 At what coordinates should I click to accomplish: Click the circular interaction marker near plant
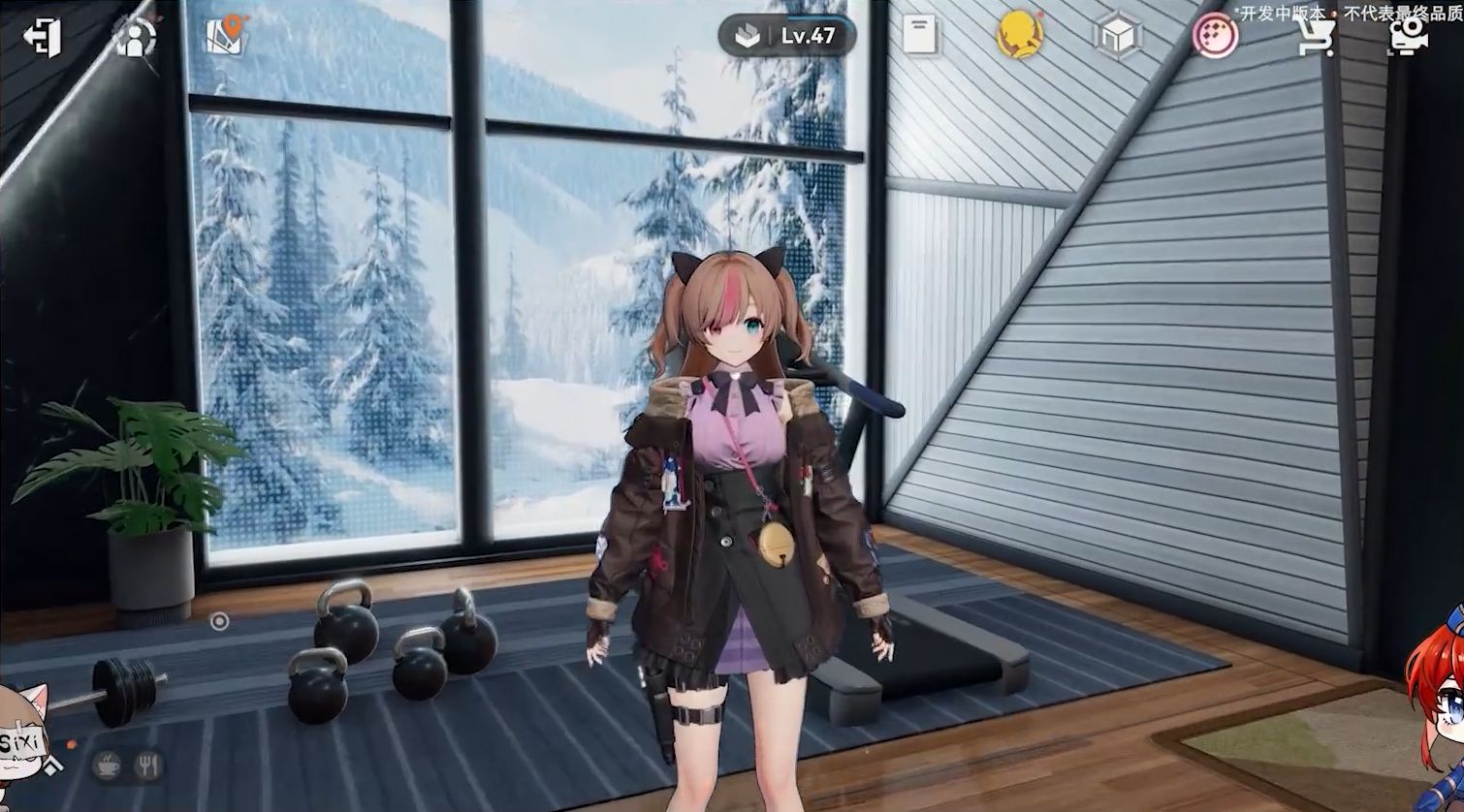point(220,621)
